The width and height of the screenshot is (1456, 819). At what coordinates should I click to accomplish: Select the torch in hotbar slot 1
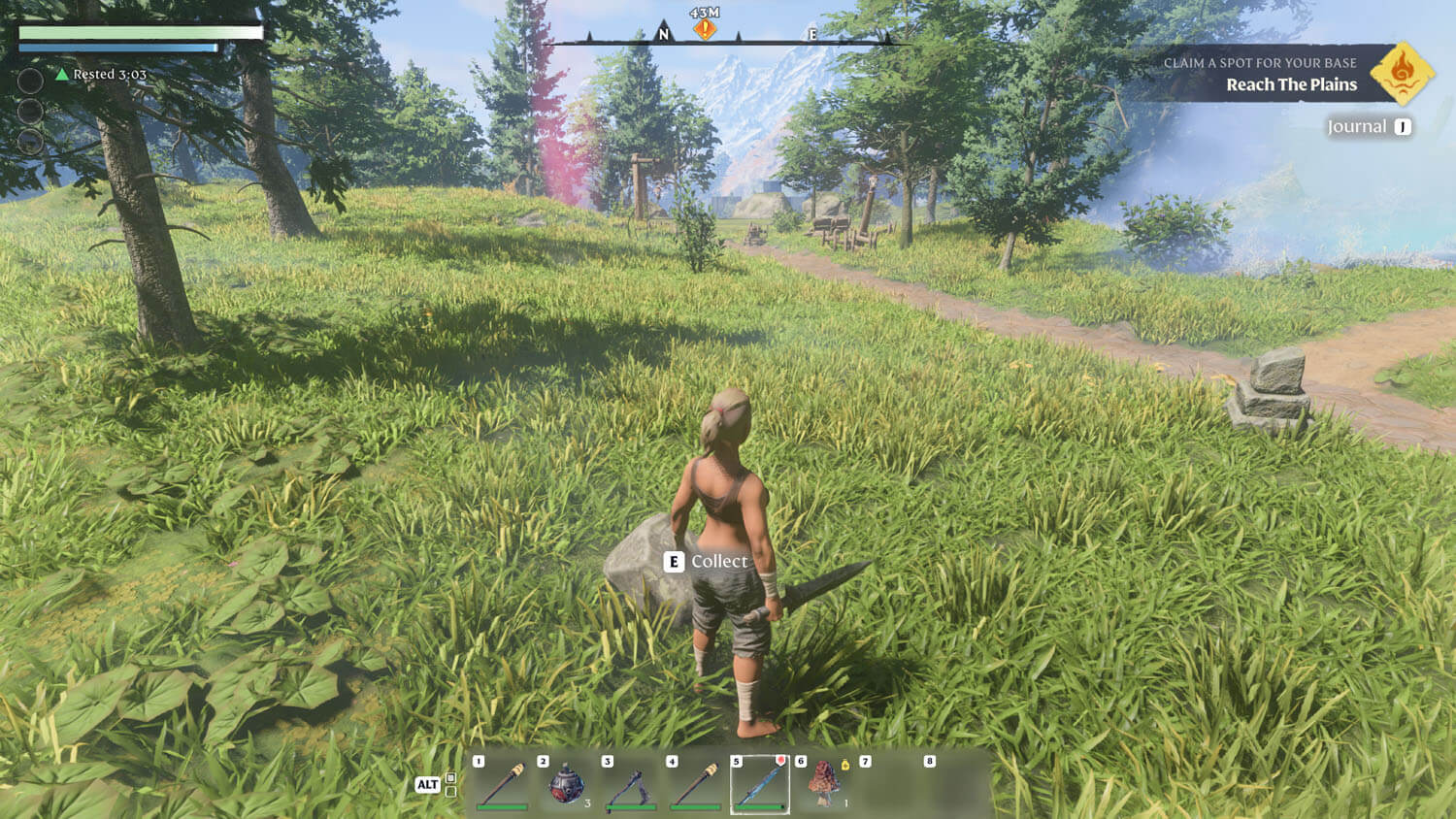click(x=502, y=784)
